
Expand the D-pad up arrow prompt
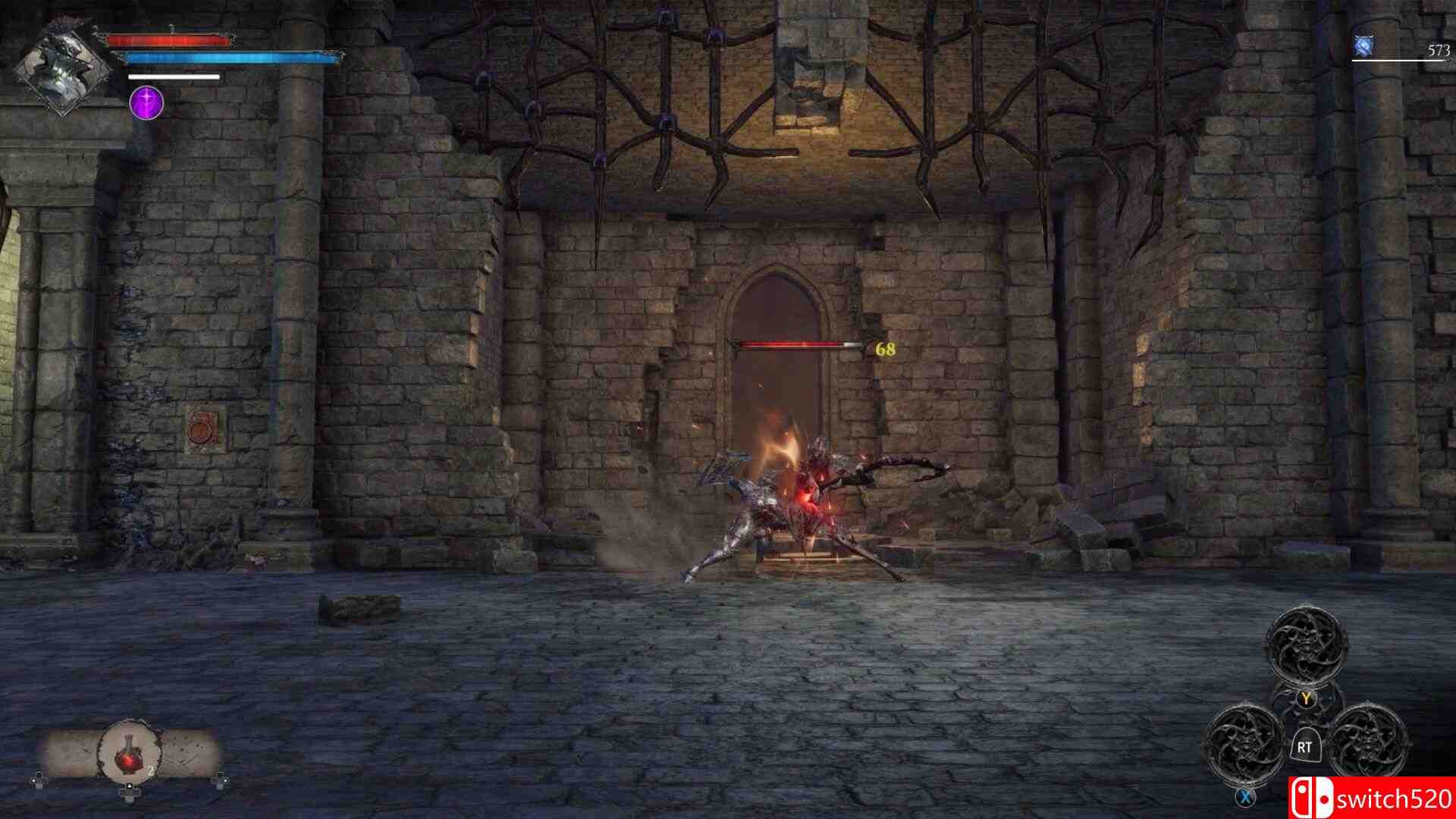129,786
